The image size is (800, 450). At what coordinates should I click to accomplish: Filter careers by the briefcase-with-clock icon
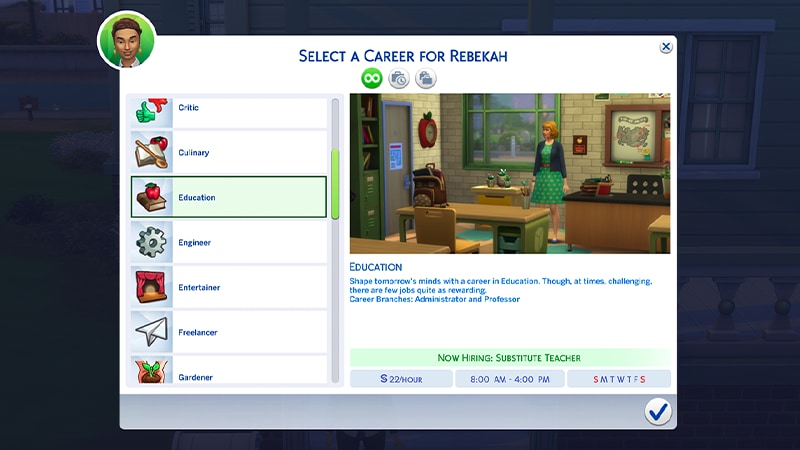click(x=399, y=78)
